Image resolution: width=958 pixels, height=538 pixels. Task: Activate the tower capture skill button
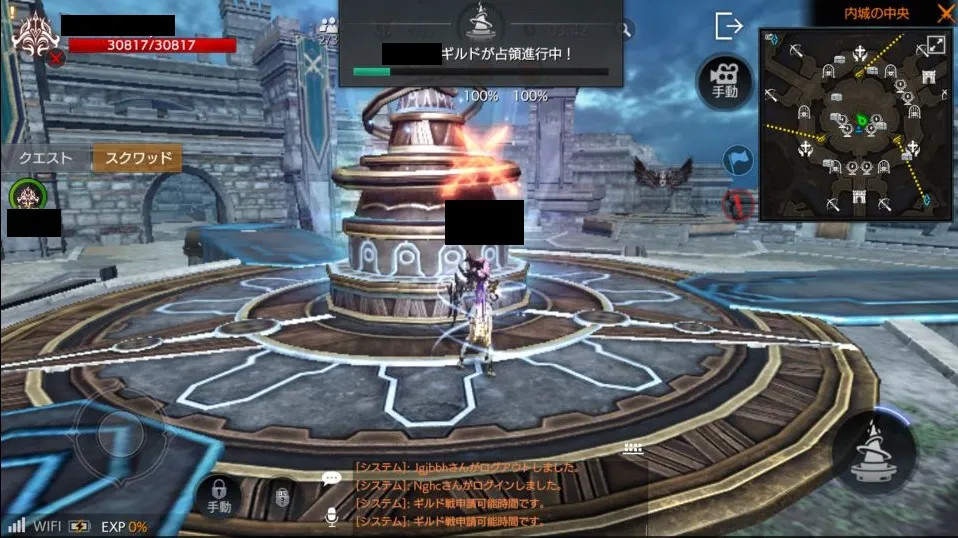coord(875,452)
